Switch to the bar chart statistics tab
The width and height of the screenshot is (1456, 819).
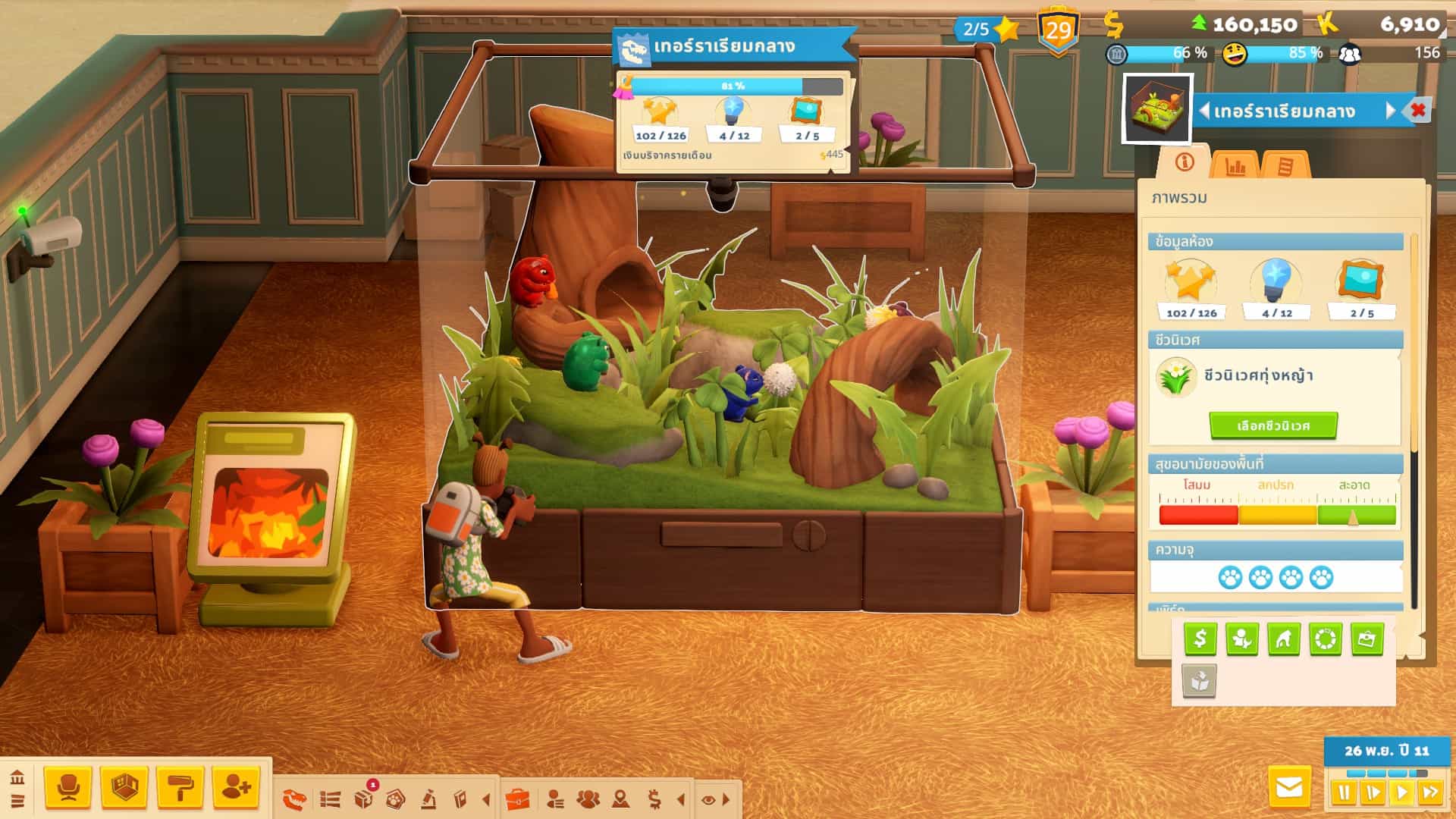pyautogui.click(x=1235, y=165)
